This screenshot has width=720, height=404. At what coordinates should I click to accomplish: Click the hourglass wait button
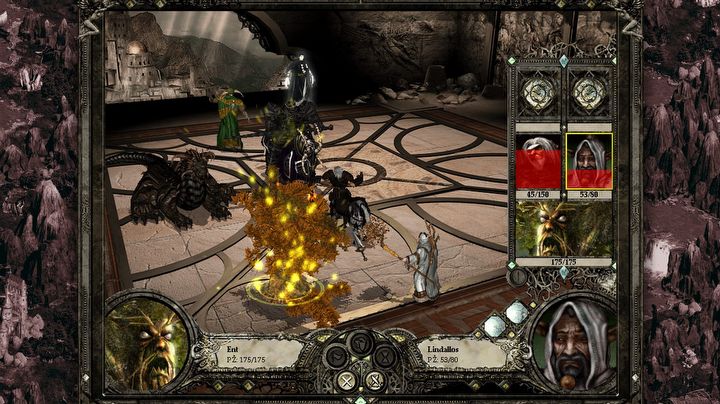click(386, 357)
